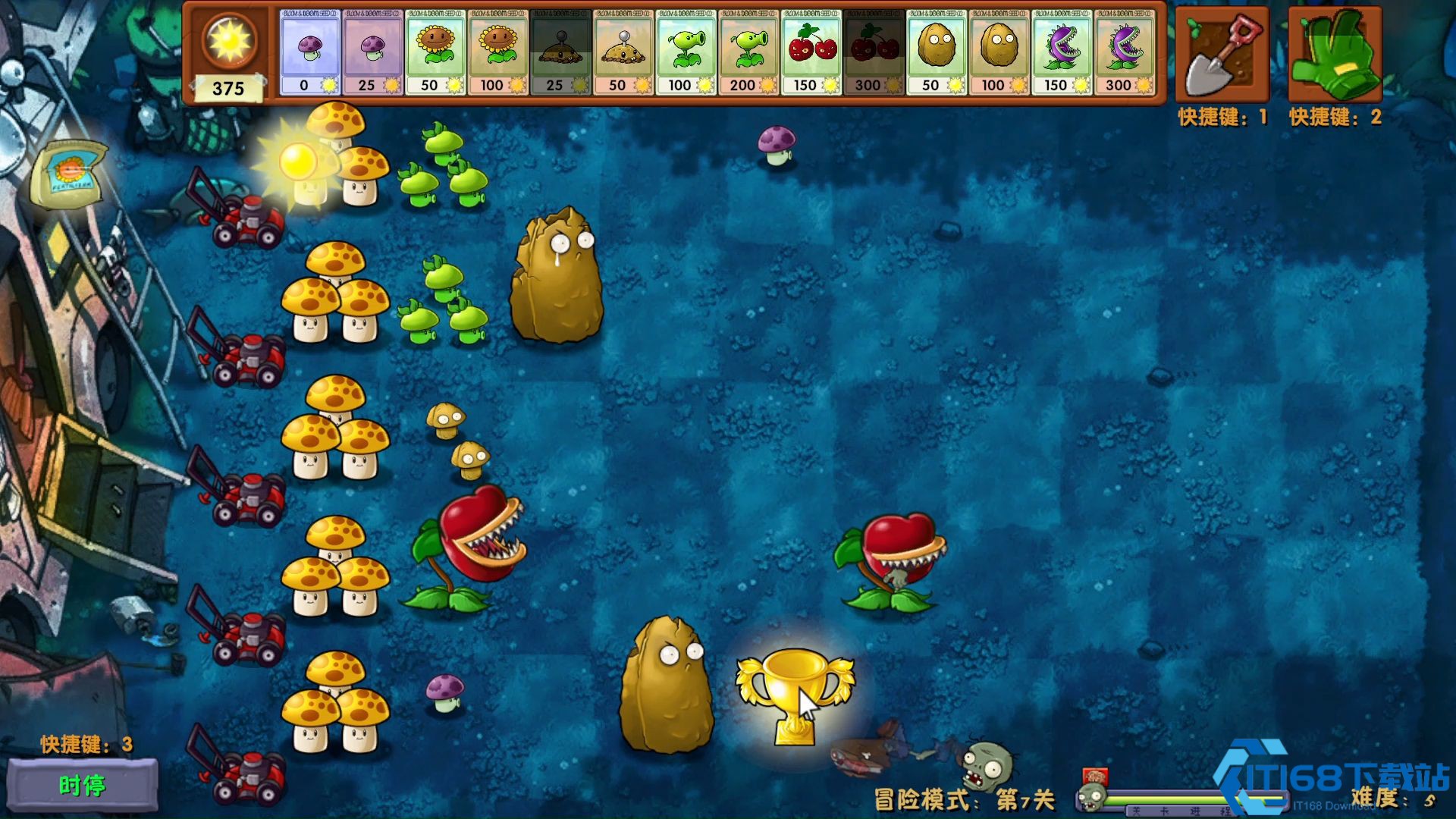Viewport: 1456px width, 819px height.
Task: Grab the shovel tool
Action: click(x=1222, y=55)
